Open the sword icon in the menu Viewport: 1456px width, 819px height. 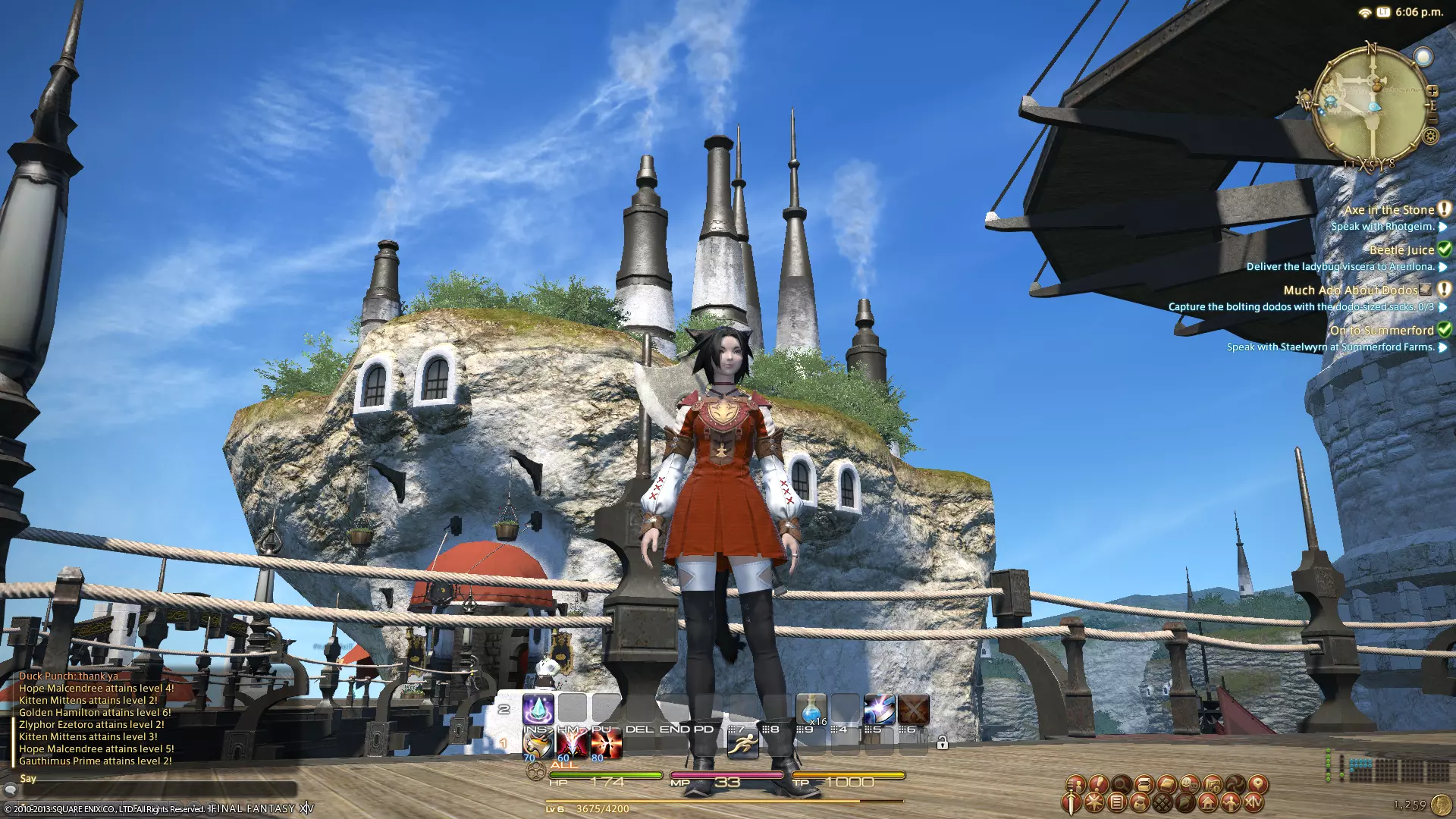[x=1071, y=802]
